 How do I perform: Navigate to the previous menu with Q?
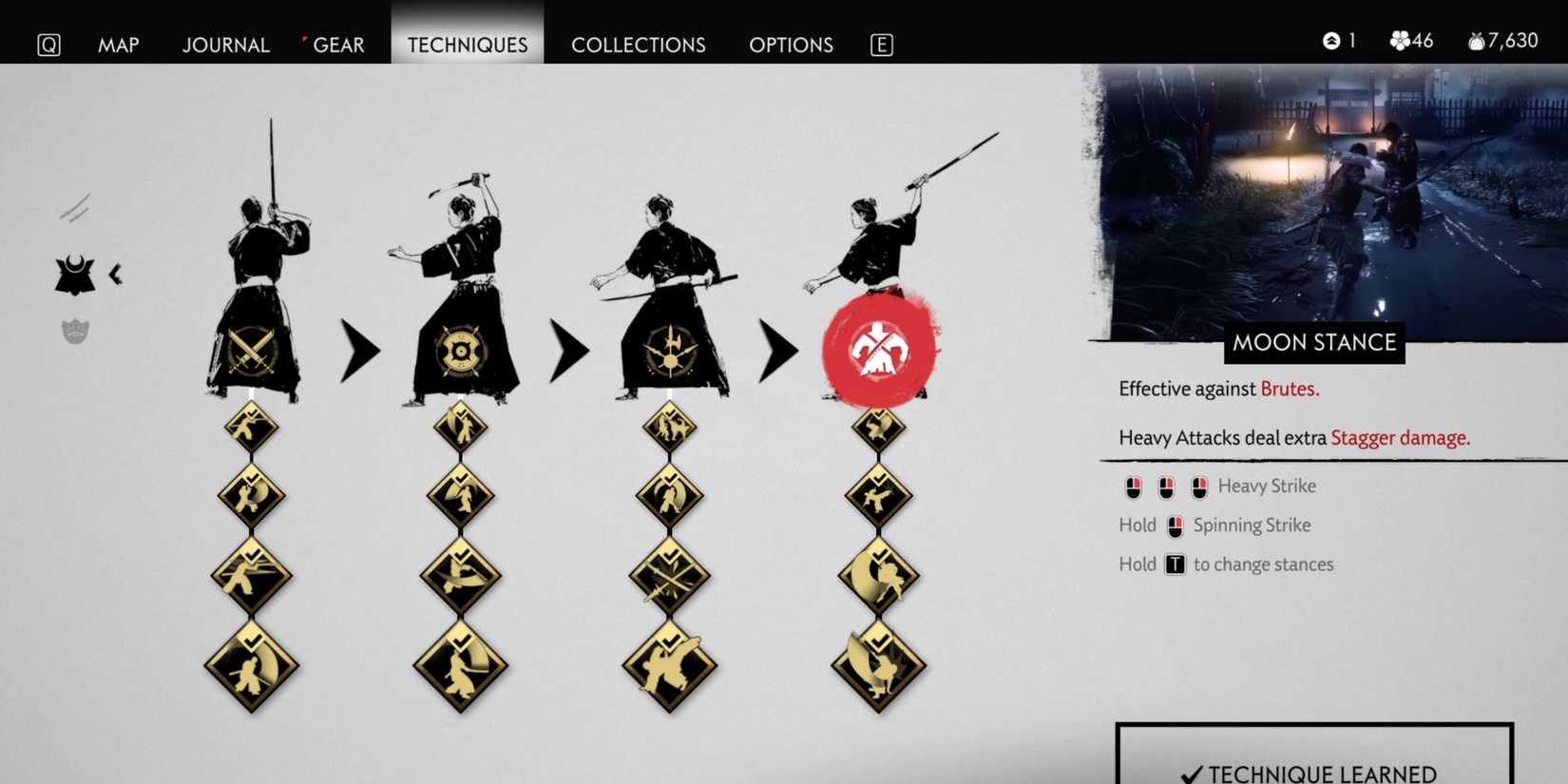click(48, 44)
